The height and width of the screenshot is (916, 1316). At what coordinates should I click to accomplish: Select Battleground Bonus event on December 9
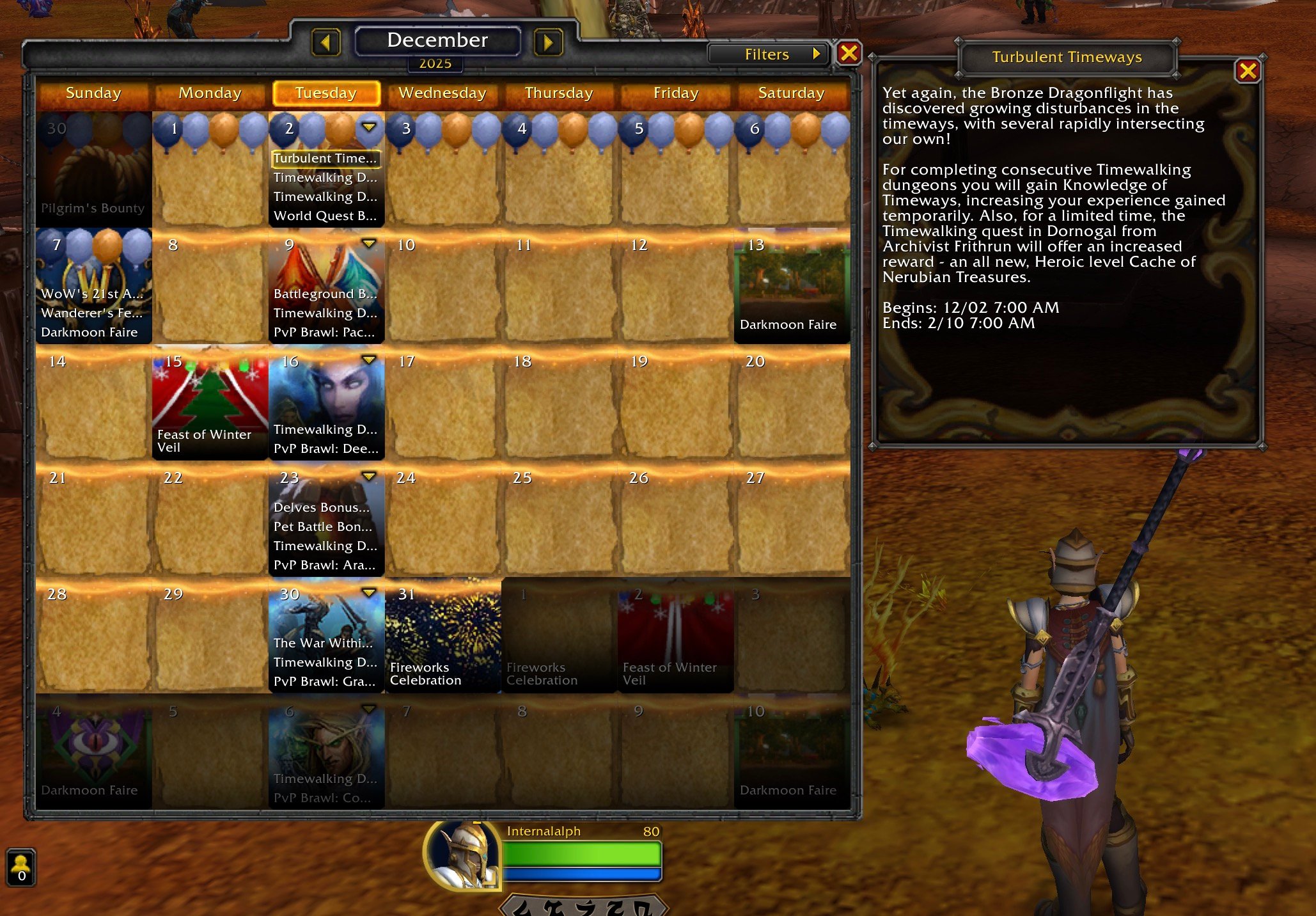(325, 294)
